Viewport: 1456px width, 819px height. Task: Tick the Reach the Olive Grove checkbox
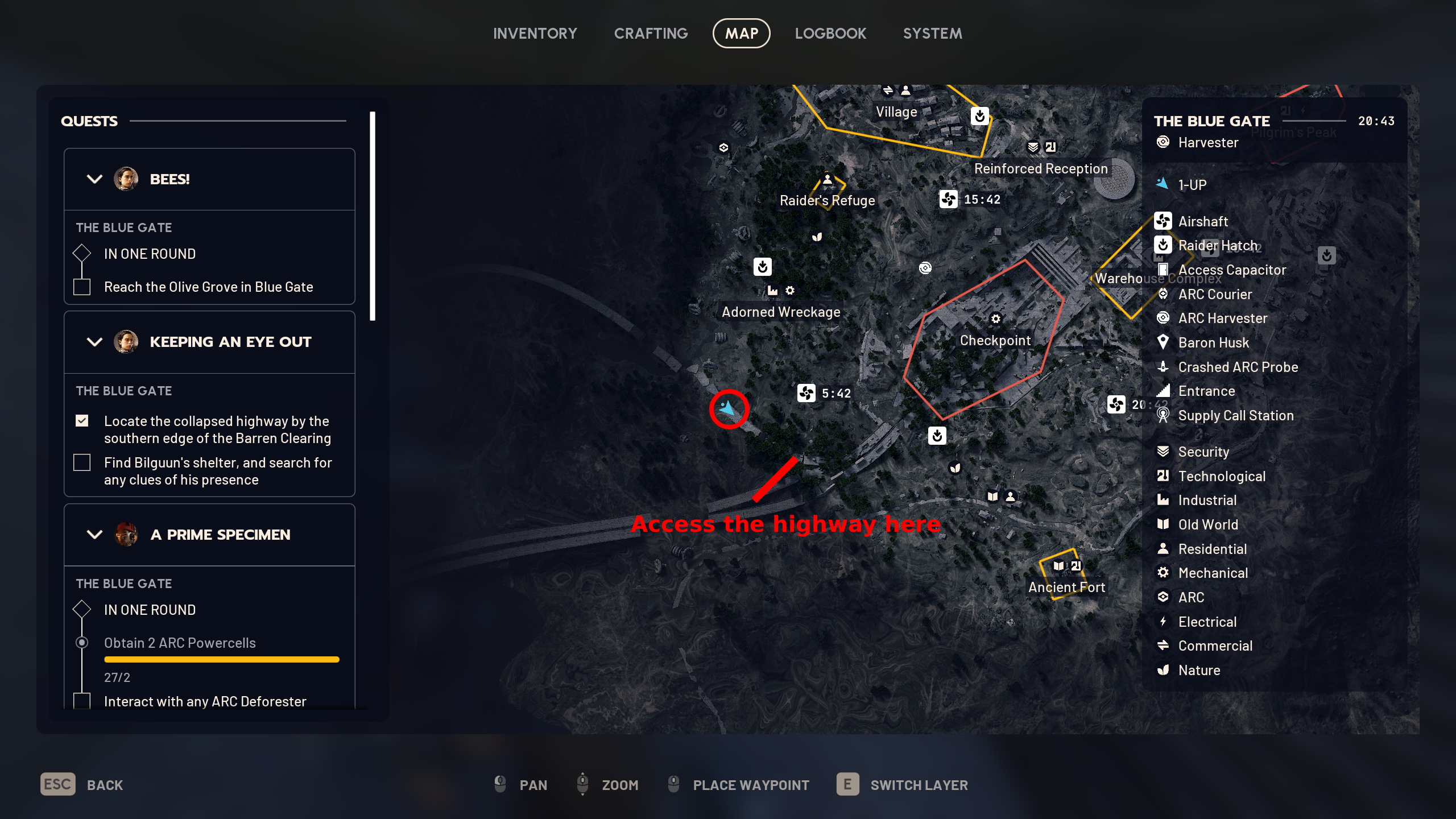[81, 287]
